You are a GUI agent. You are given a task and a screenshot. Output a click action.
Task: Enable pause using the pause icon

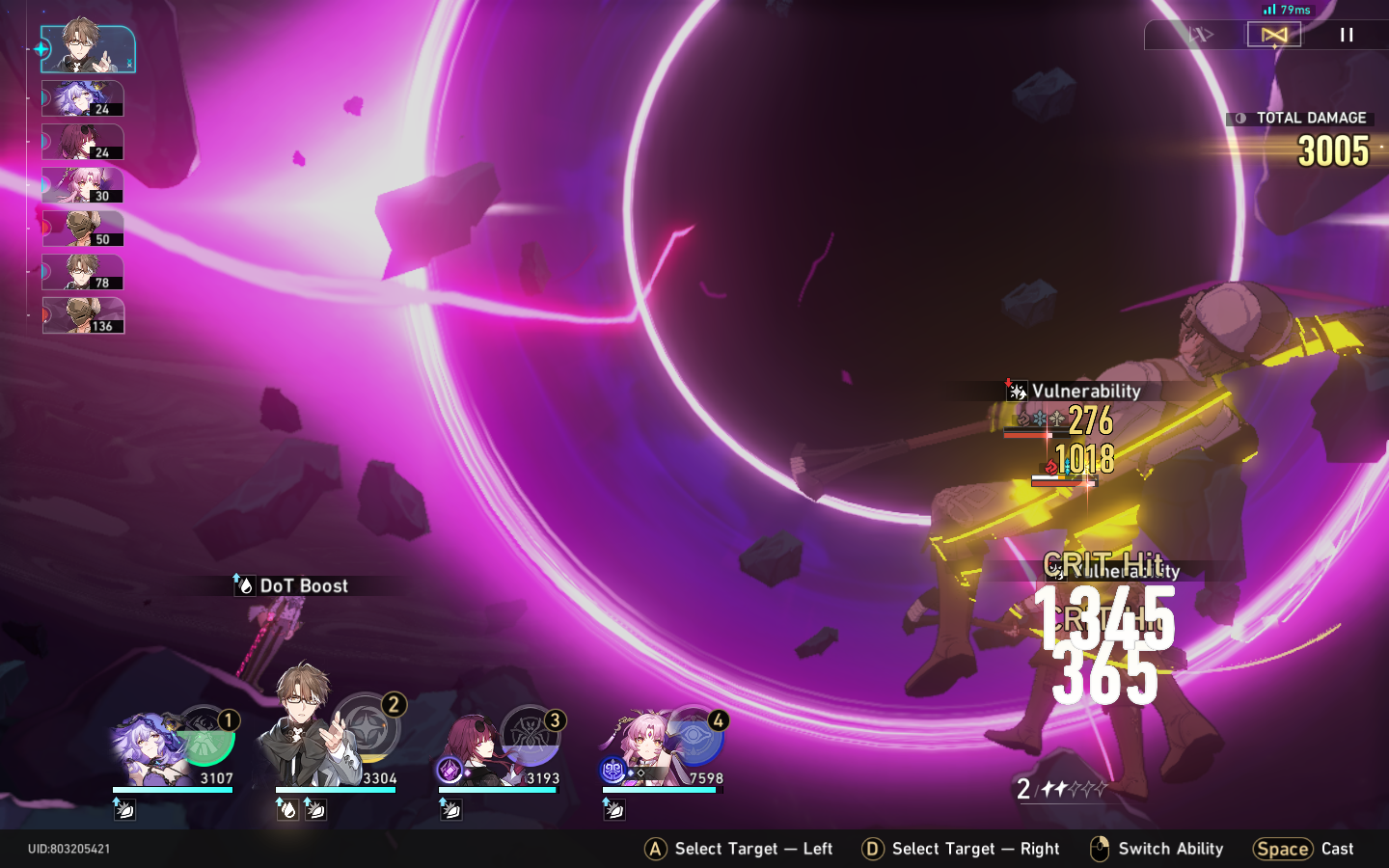click(1347, 36)
